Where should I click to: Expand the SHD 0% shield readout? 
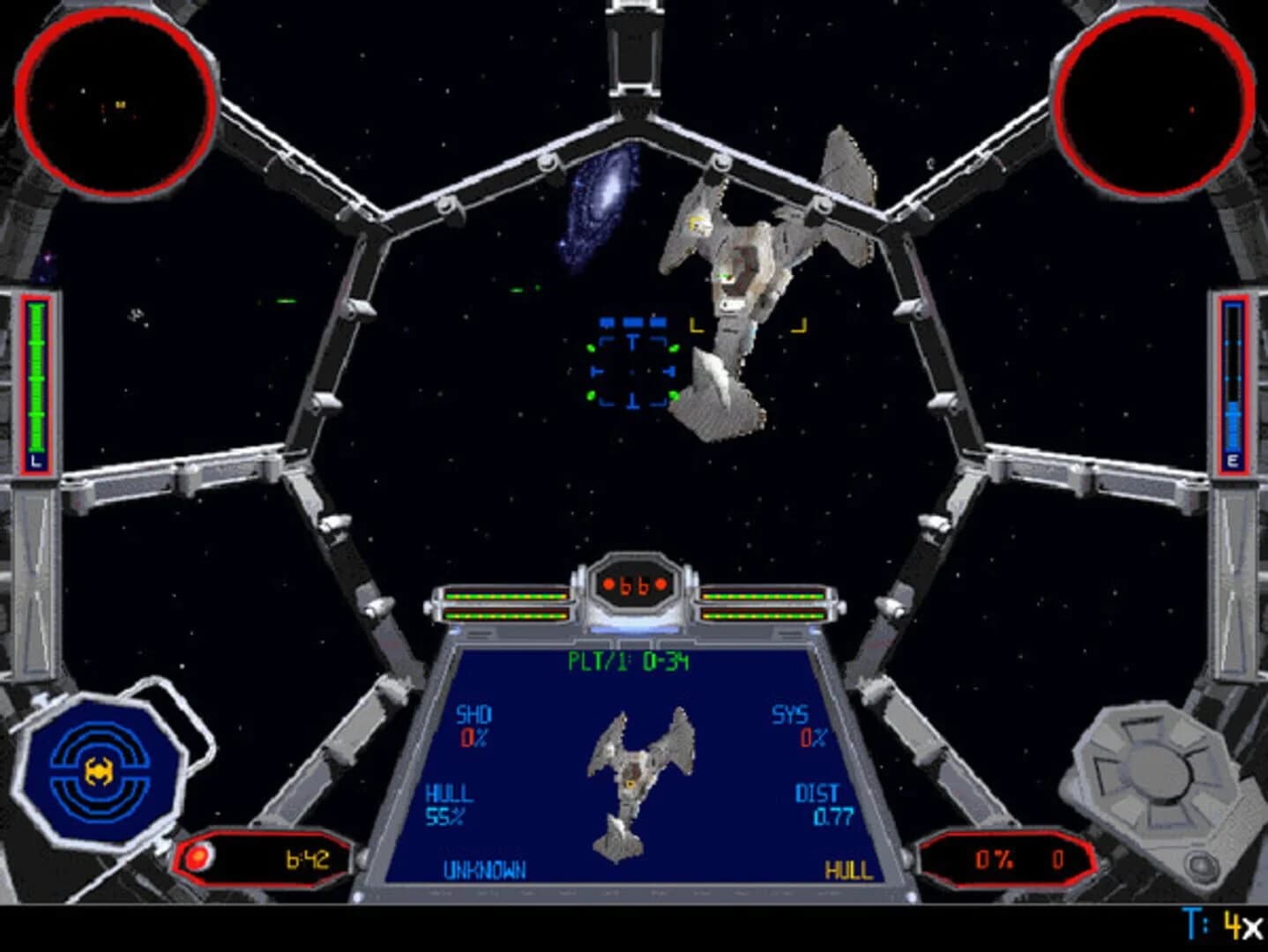click(474, 725)
